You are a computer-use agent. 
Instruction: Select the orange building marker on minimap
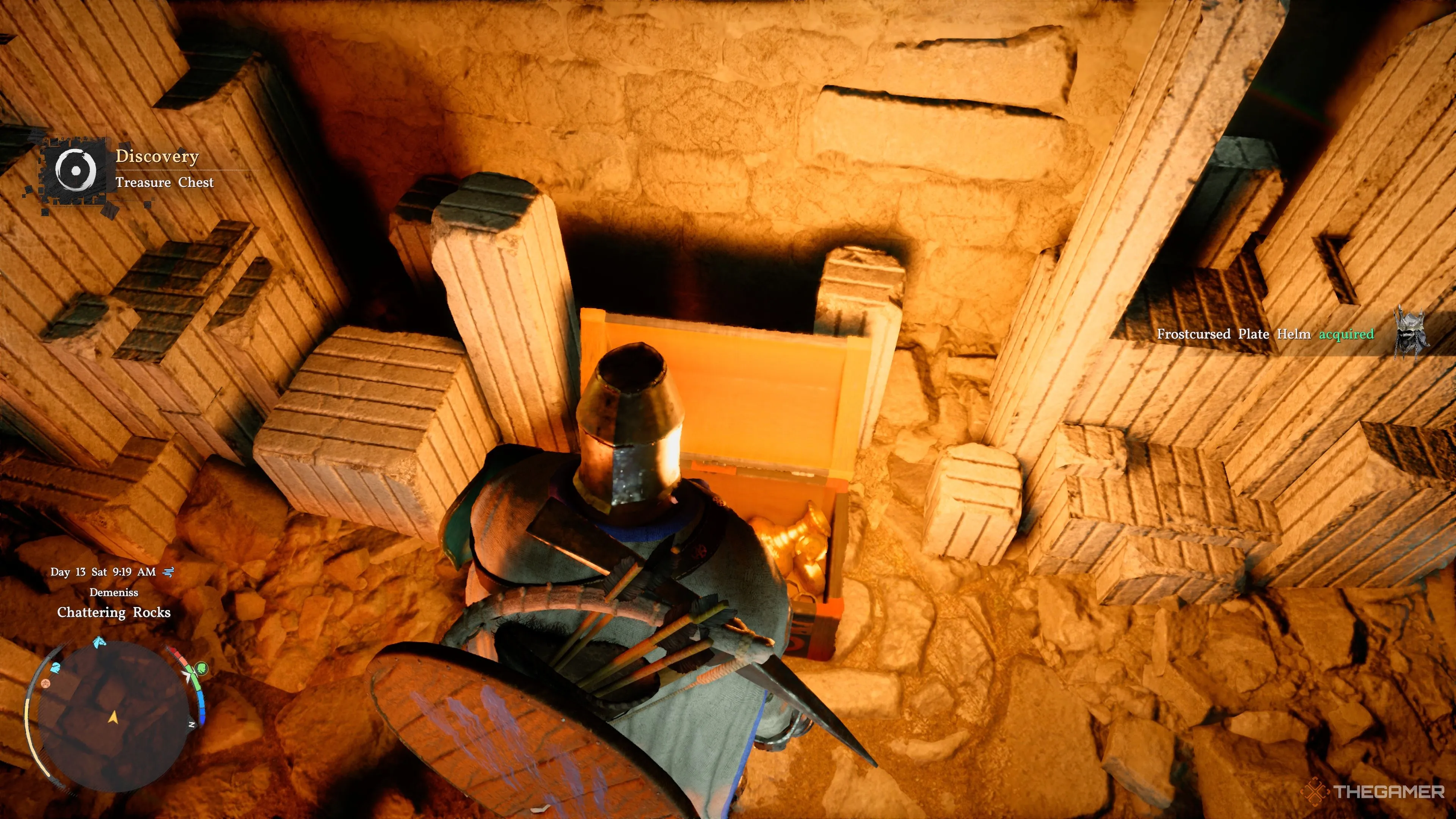(46, 683)
